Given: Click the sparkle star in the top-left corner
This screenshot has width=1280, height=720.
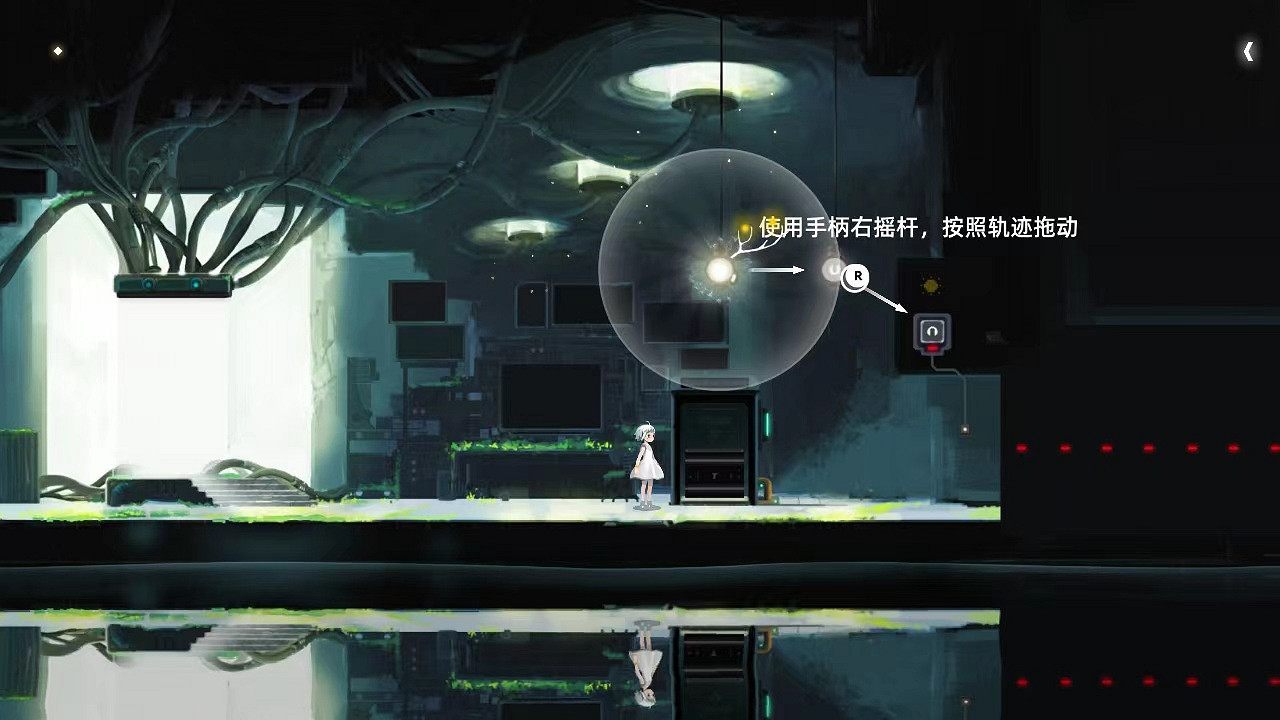Looking at the screenshot, I should click(x=57, y=50).
